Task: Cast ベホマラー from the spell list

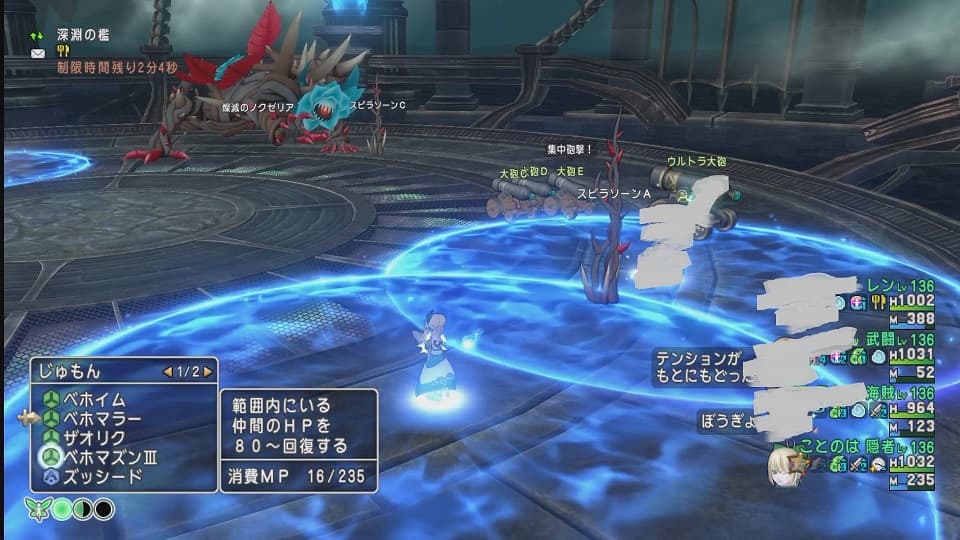Action: click(x=102, y=418)
